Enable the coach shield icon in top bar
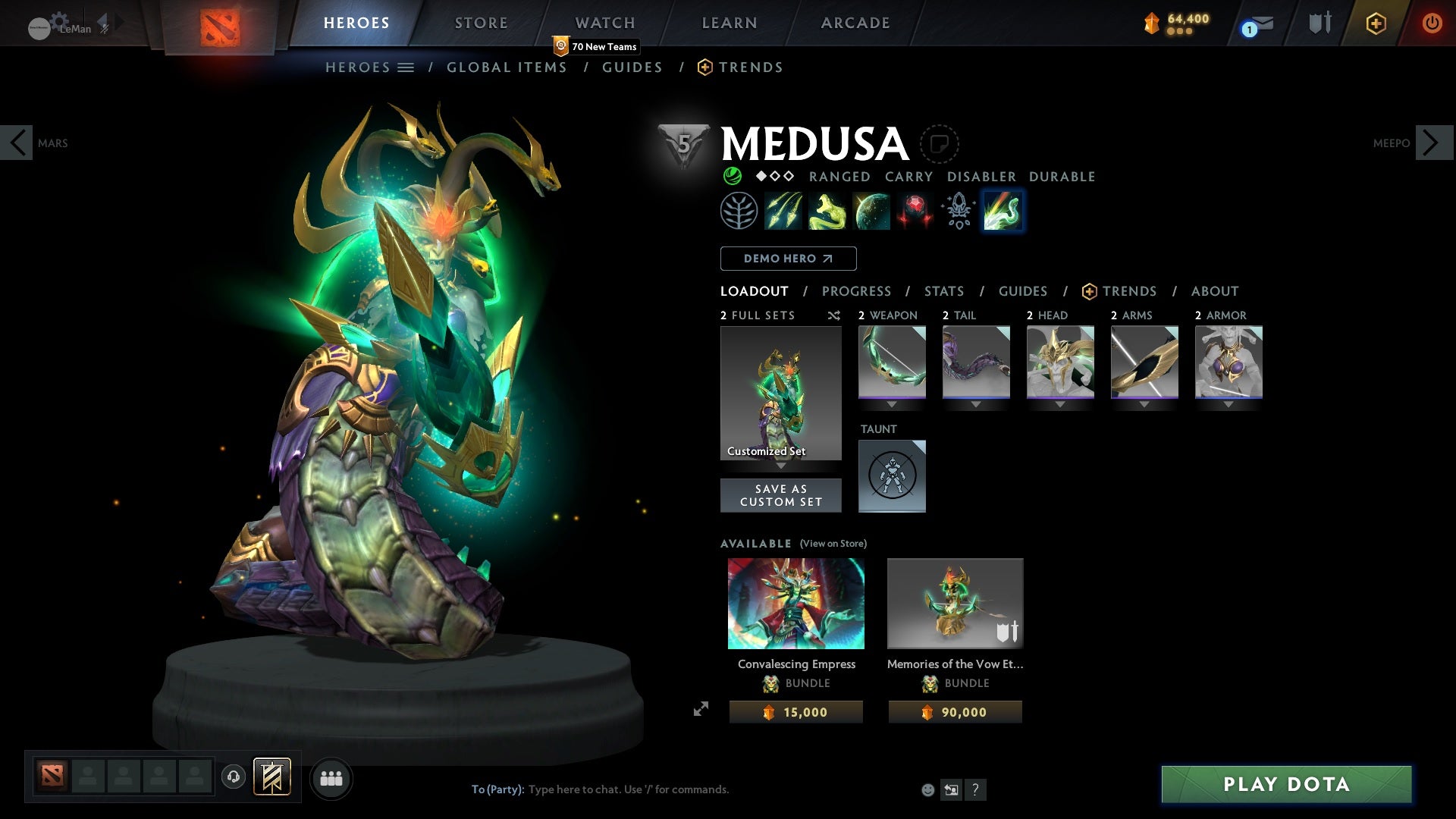Screen dimensions: 1456x819 1317,23
